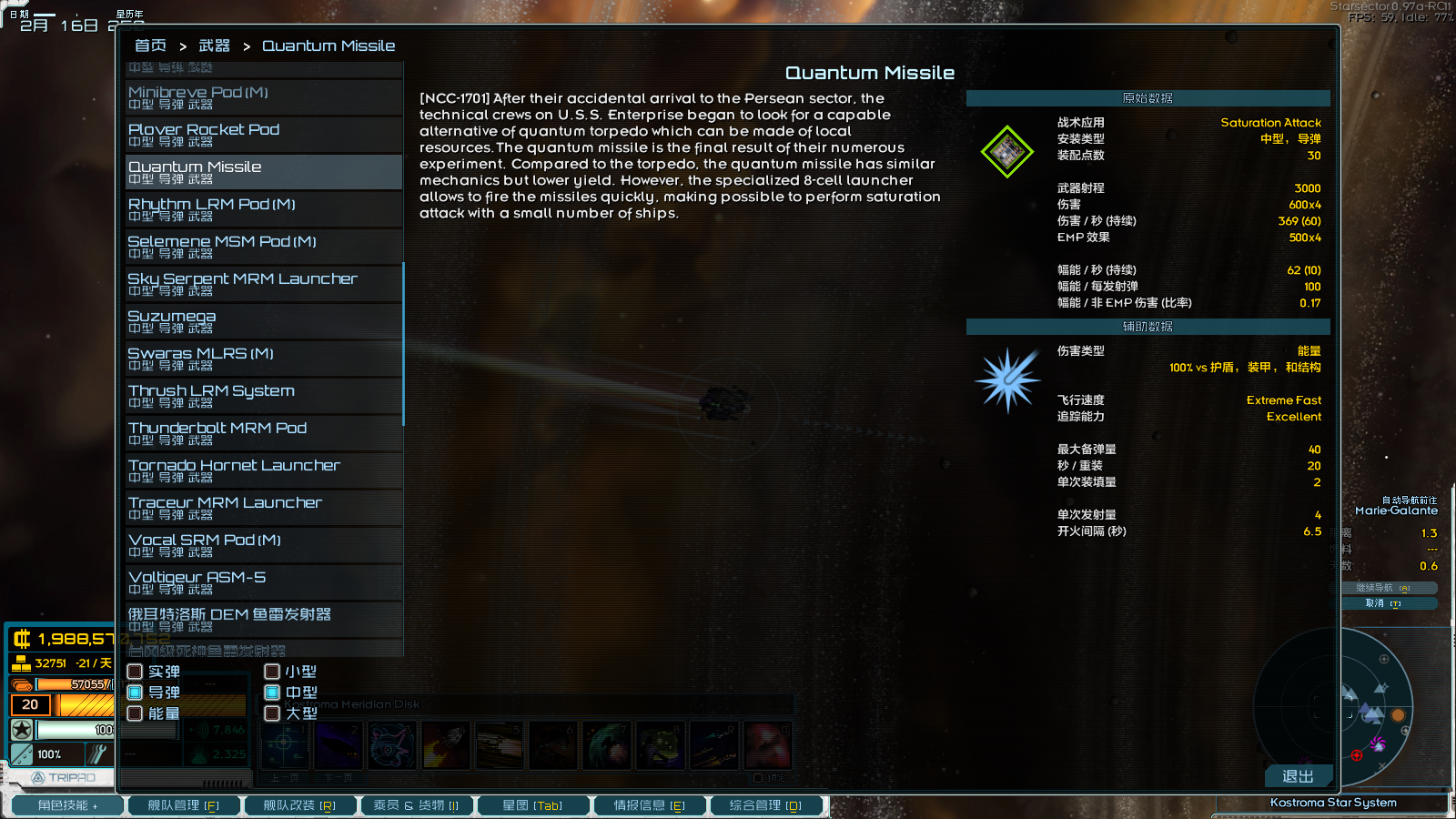Open 情报信息 [E] from the bottom bar

coord(650,804)
